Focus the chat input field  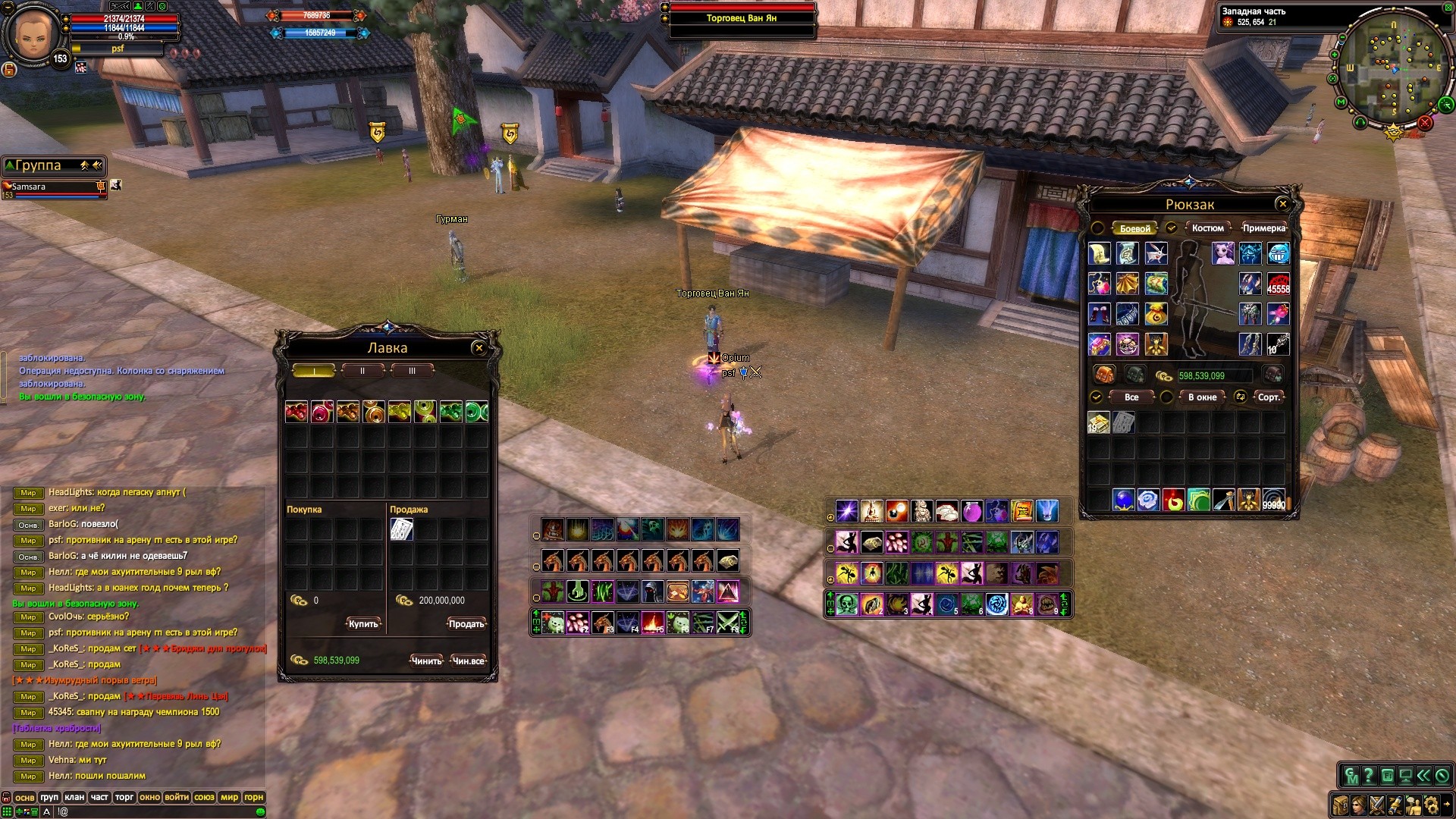tap(152, 811)
